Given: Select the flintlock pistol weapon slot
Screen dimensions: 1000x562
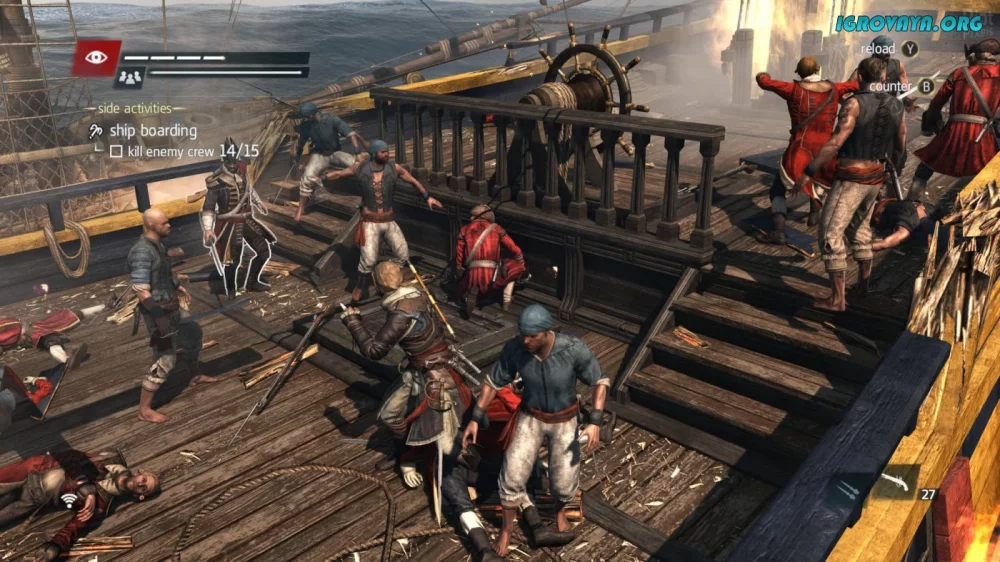Looking at the screenshot, I should click(x=895, y=482).
